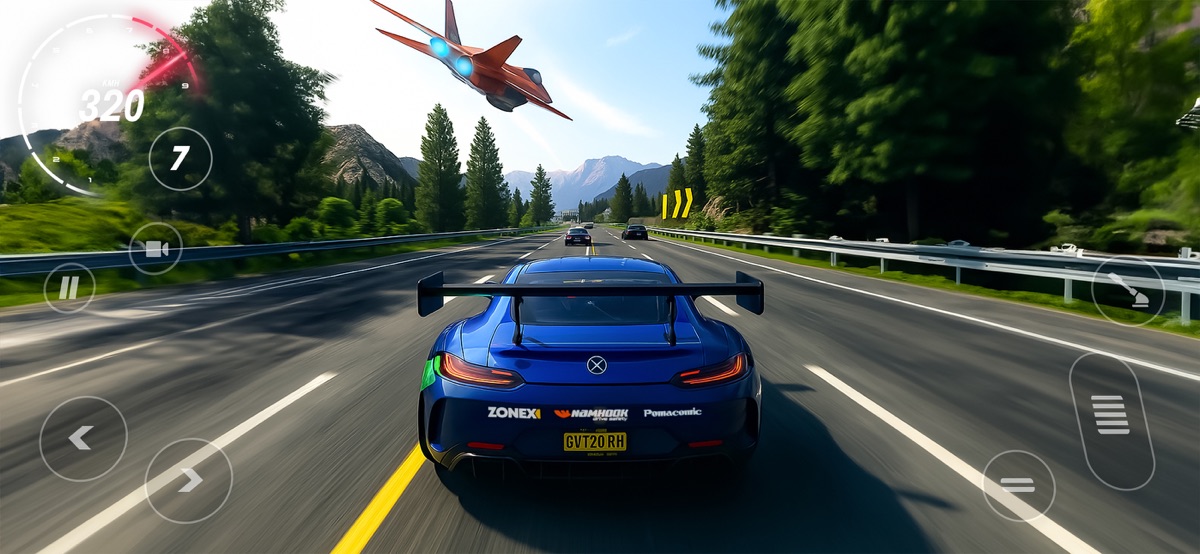Apply the round brake pedal
1200x554 pixels.
coord(1018,485)
